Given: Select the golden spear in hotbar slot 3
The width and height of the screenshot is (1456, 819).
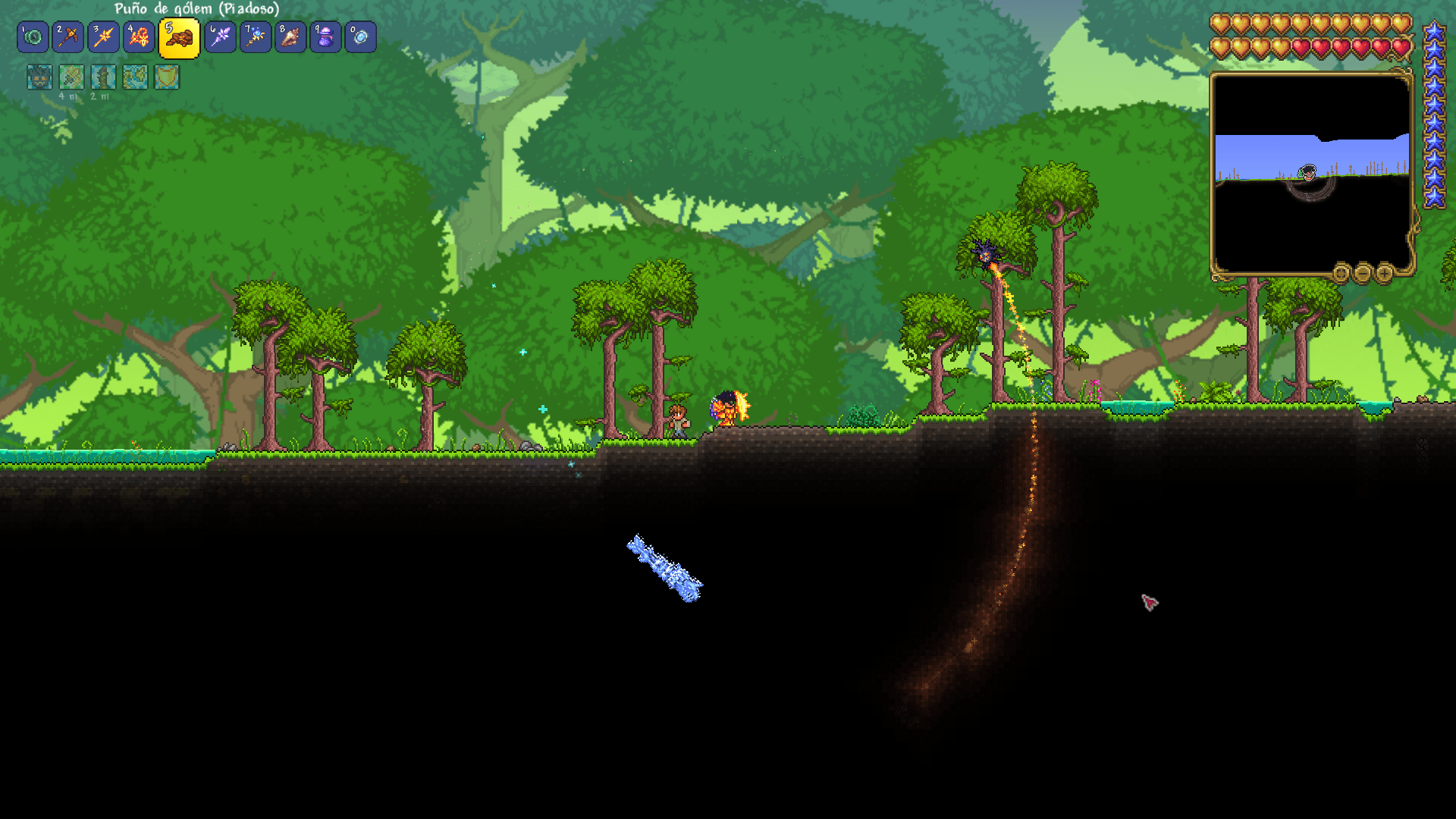Looking at the screenshot, I should pyautogui.click(x=105, y=37).
